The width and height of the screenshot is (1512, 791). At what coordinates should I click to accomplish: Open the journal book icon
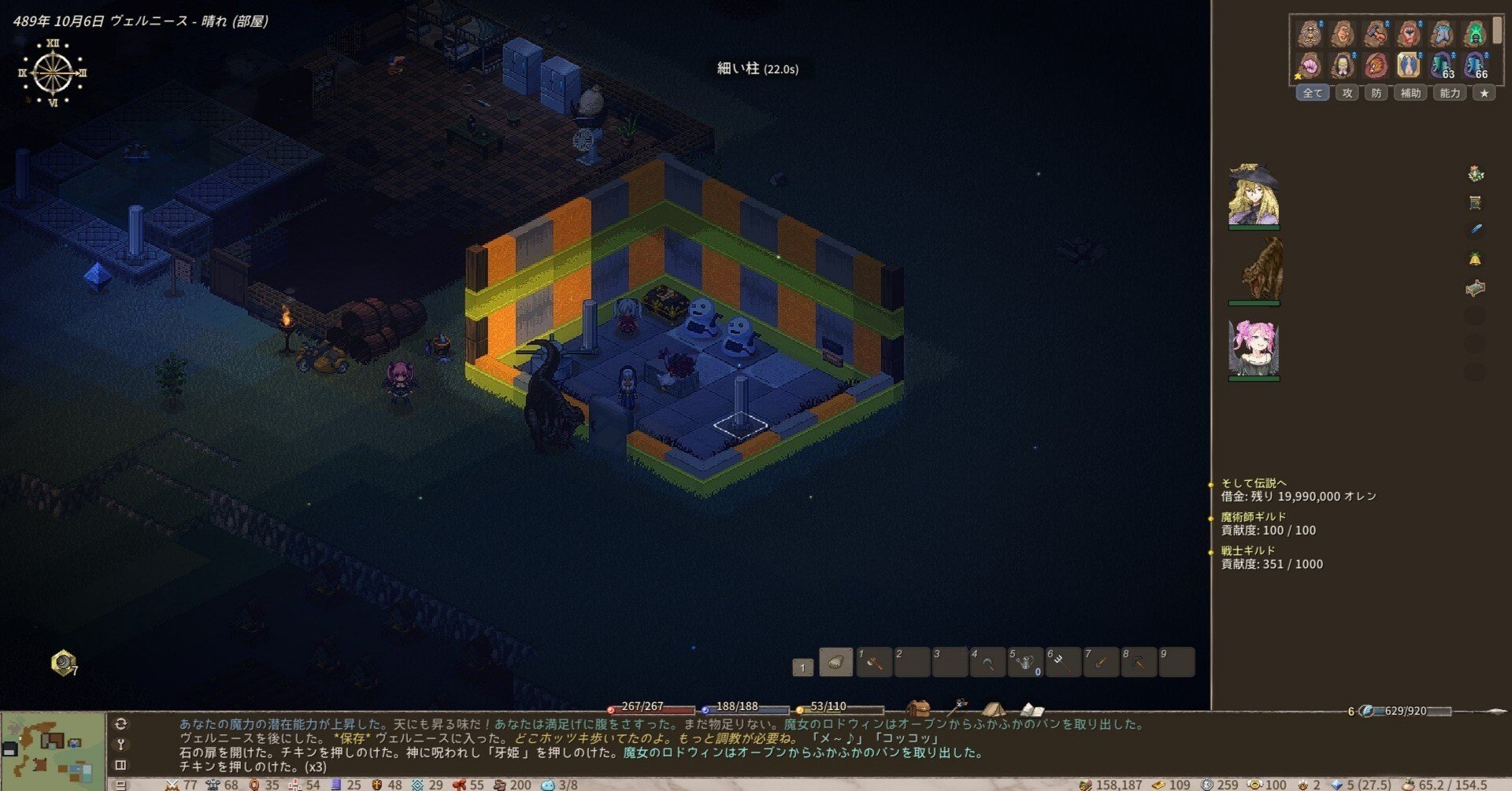(x=1032, y=708)
